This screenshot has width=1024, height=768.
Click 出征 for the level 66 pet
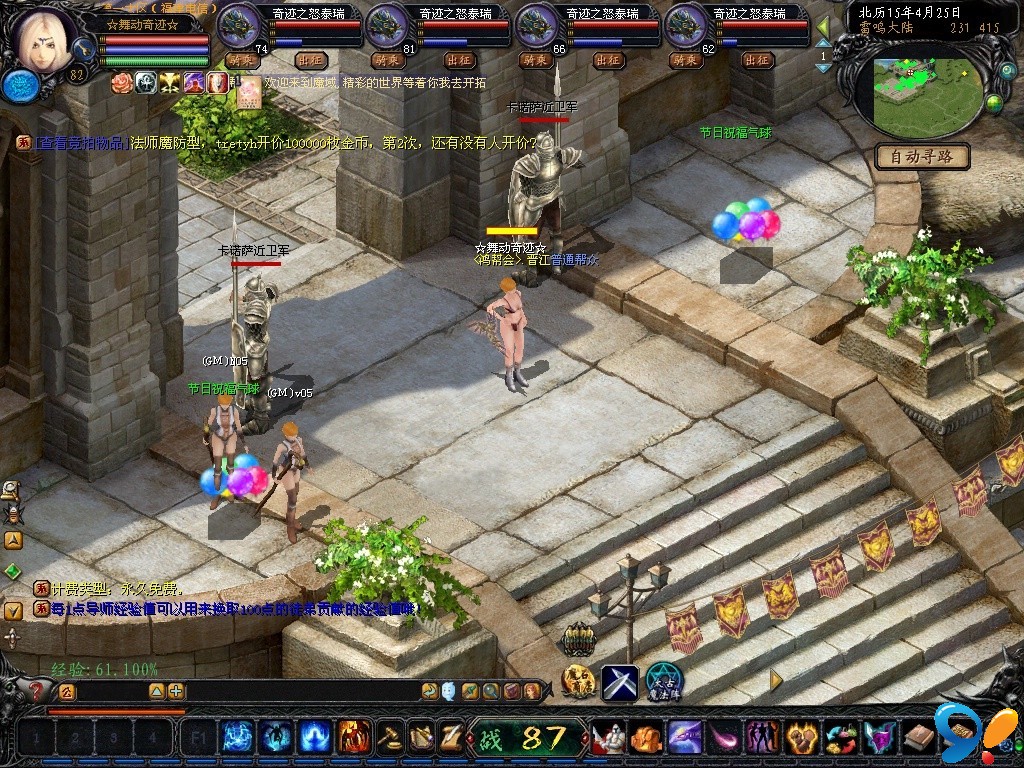click(x=608, y=60)
